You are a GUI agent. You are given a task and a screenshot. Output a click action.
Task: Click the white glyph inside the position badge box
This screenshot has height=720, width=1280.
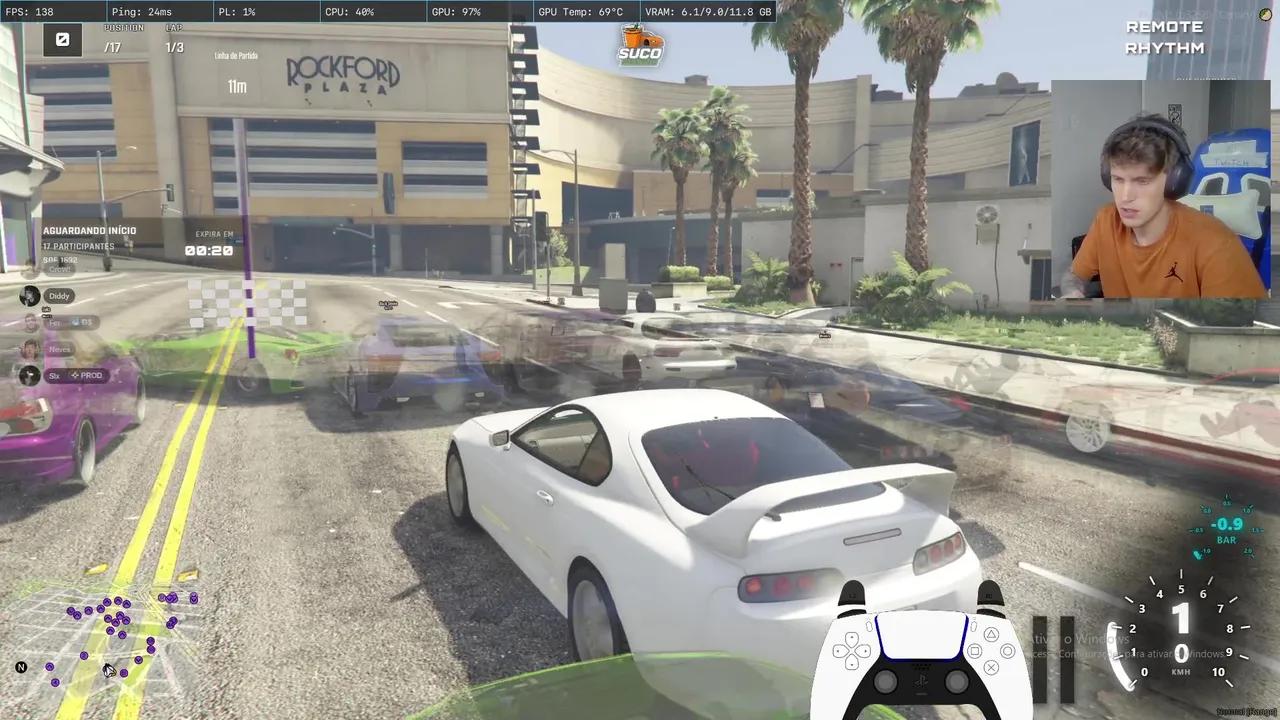[x=62, y=40]
